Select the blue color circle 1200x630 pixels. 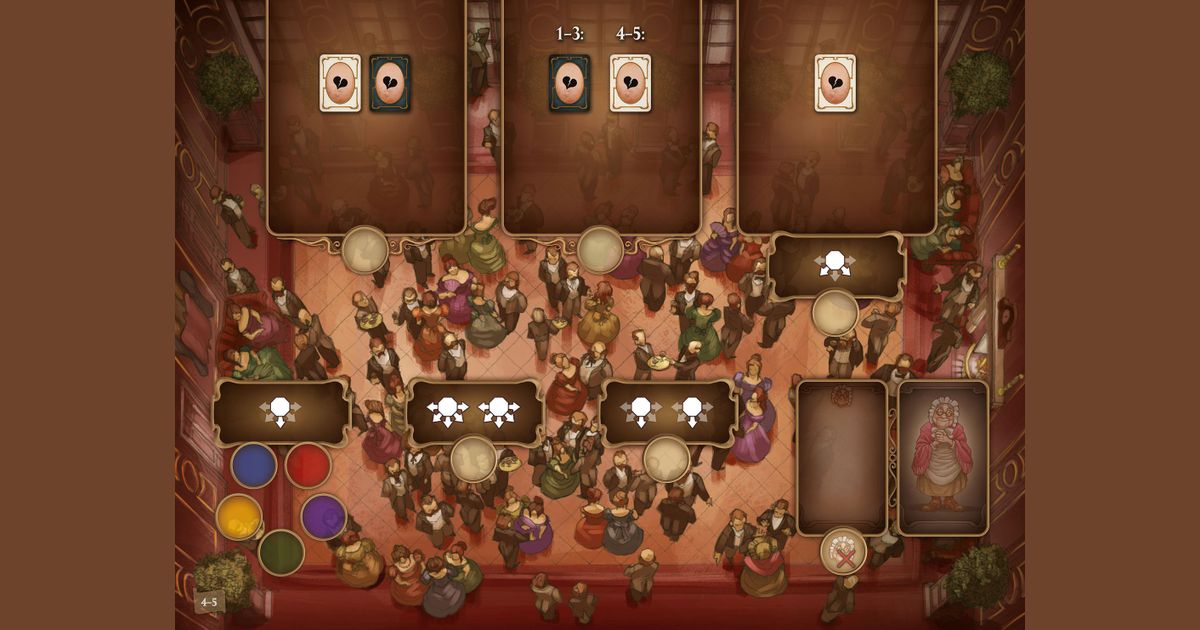coord(254,466)
